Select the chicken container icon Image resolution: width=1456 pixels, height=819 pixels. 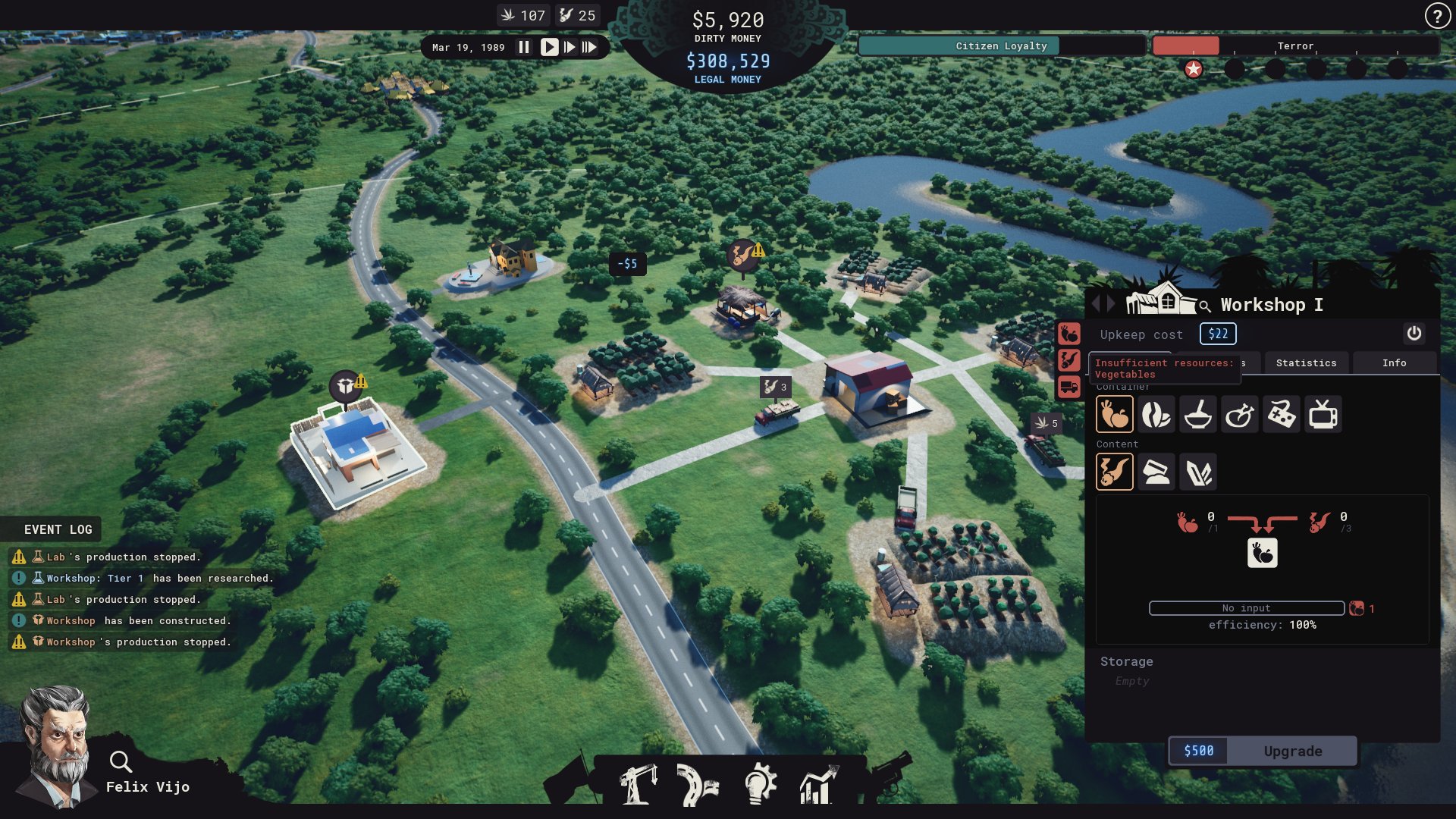[1238, 416]
